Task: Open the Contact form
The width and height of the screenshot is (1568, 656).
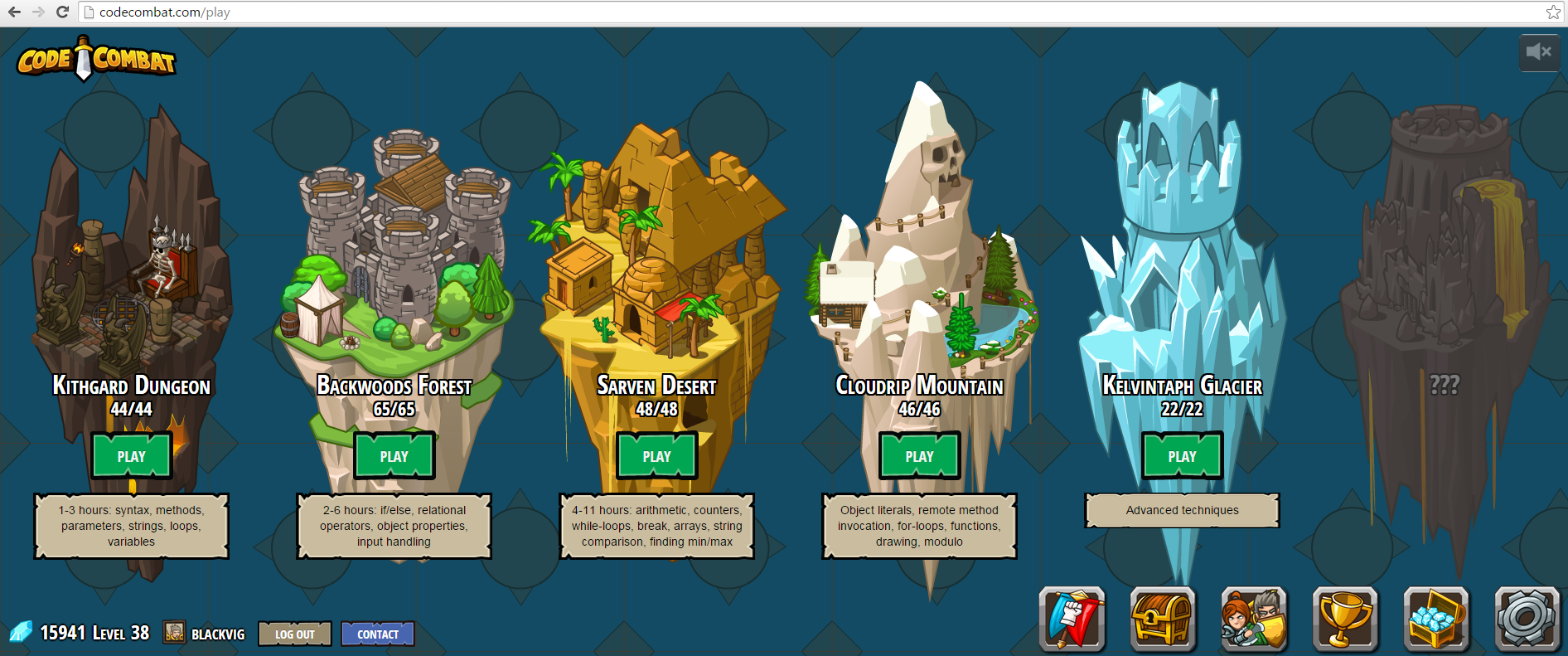Action: point(378,634)
